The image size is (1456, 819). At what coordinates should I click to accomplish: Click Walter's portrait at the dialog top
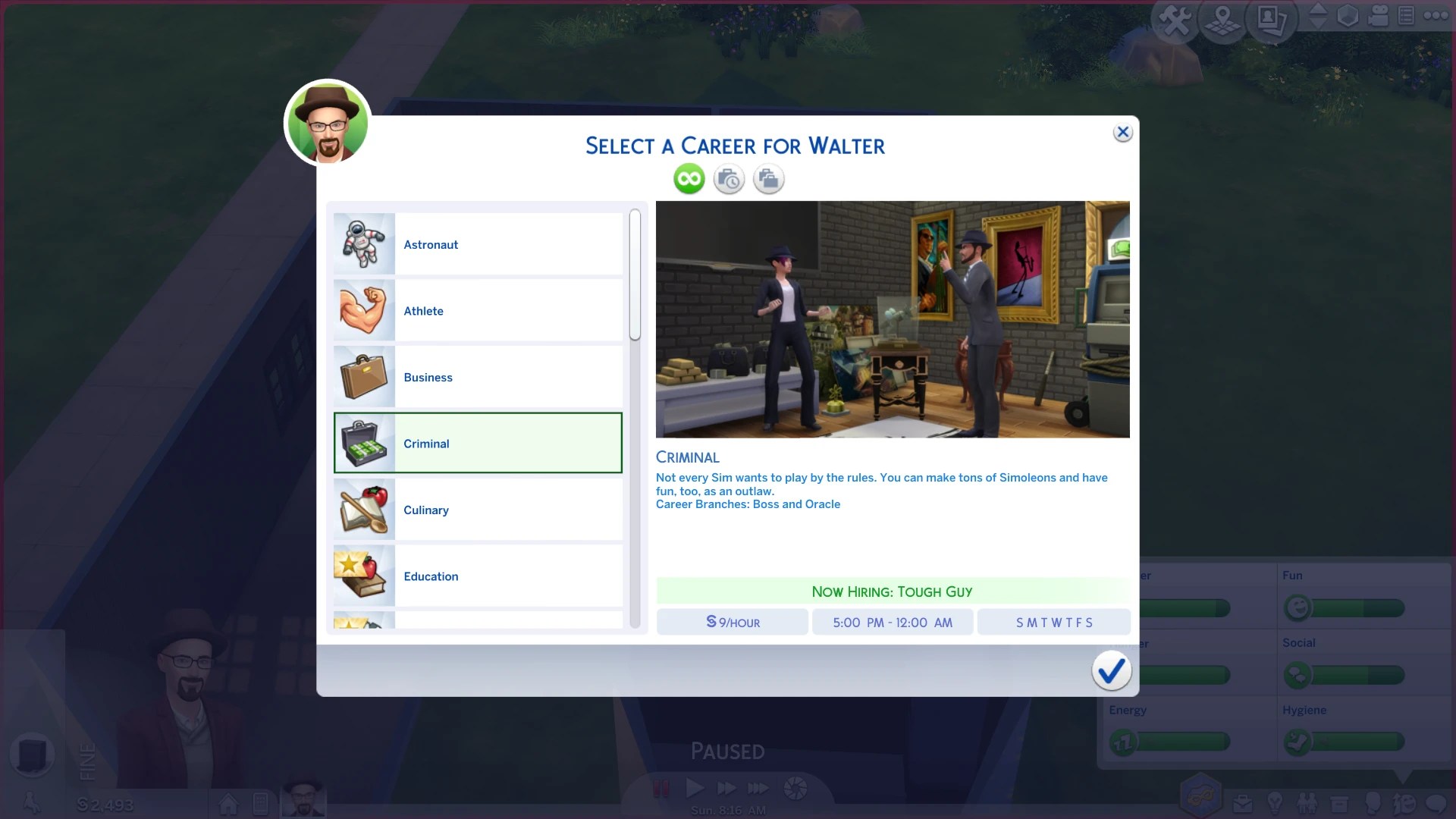coord(326,123)
